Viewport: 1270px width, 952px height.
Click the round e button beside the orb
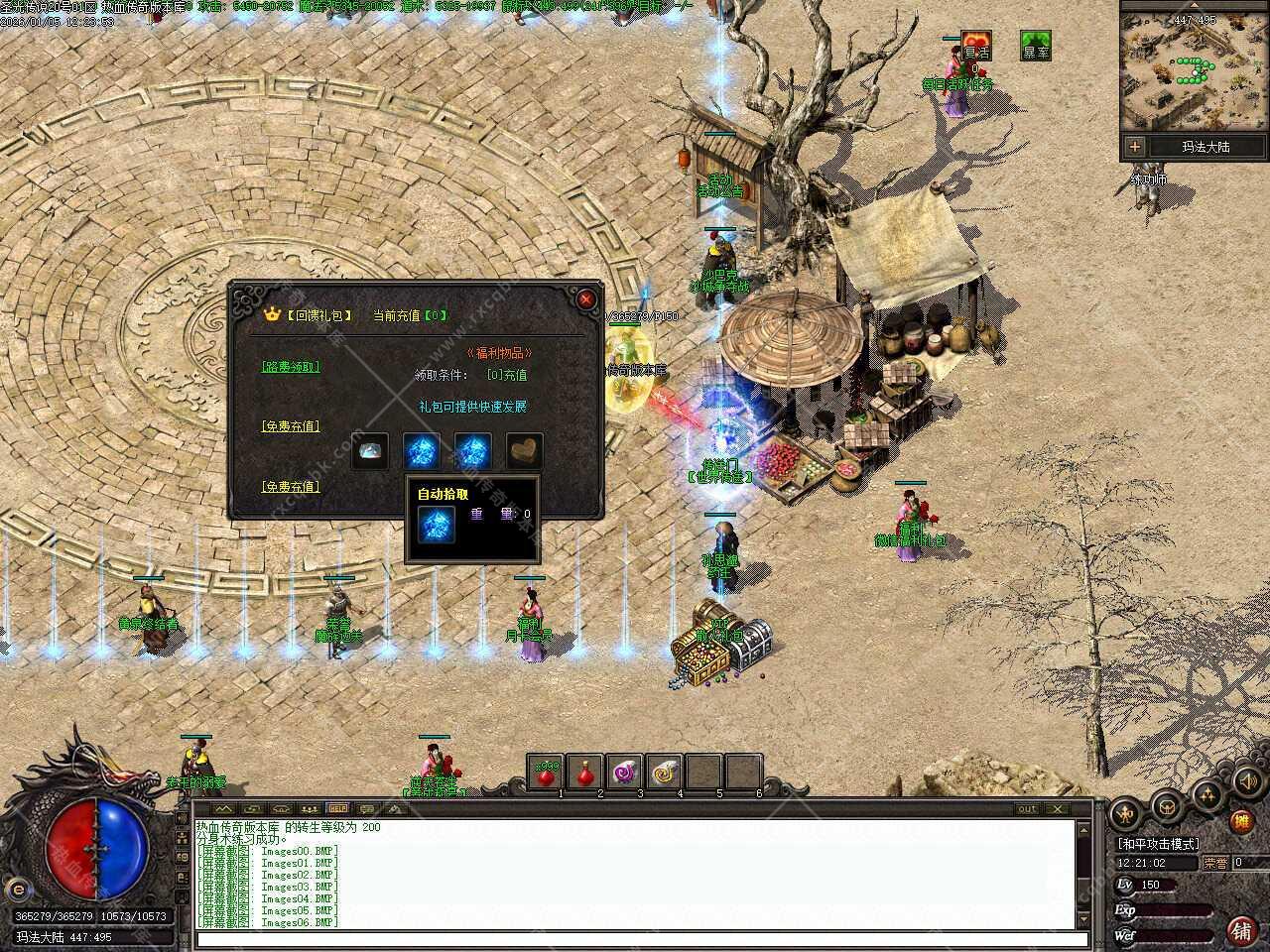pyautogui.click(x=15, y=886)
